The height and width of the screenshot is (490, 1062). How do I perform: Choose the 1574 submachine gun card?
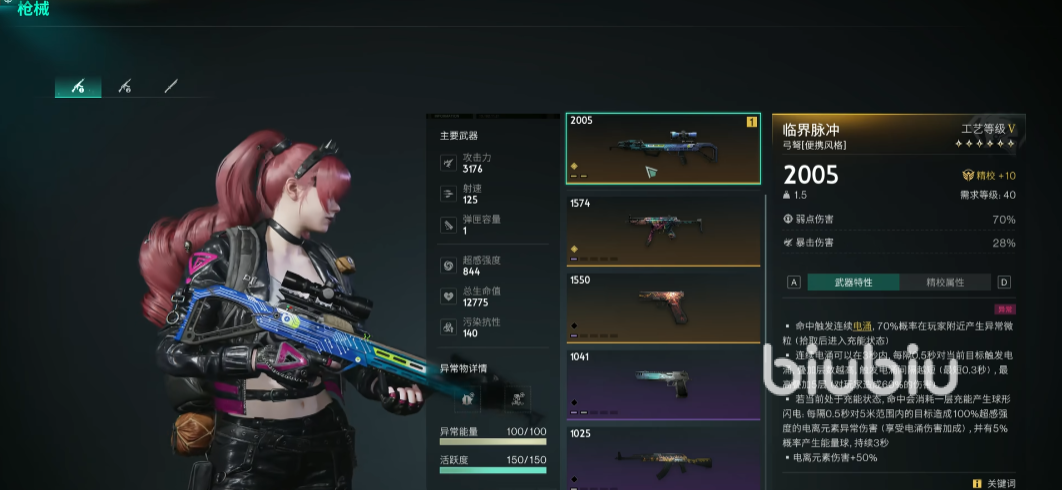(x=663, y=229)
